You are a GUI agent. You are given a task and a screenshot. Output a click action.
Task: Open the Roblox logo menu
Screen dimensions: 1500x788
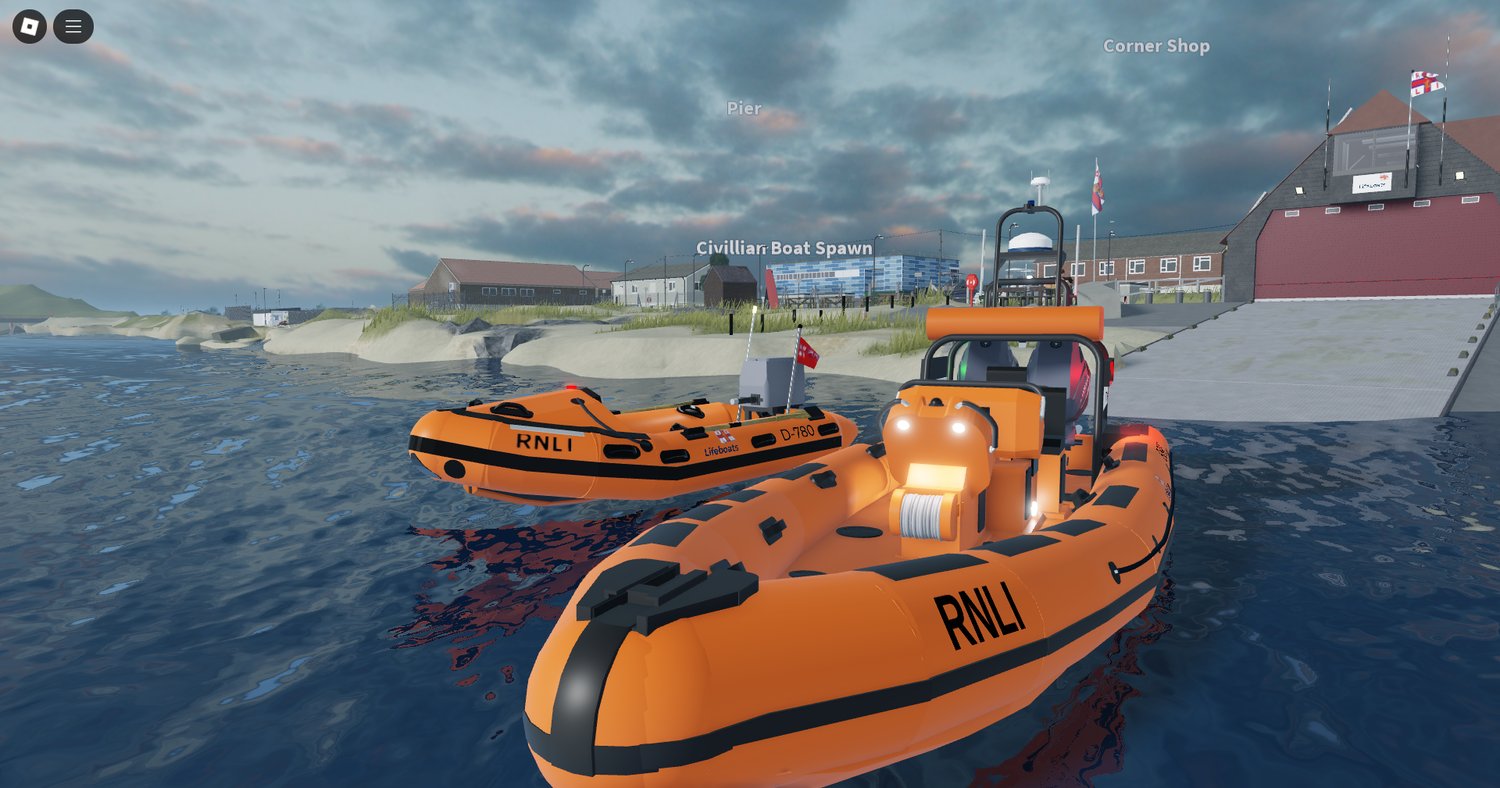pyautogui.click(x=29, y=27)
